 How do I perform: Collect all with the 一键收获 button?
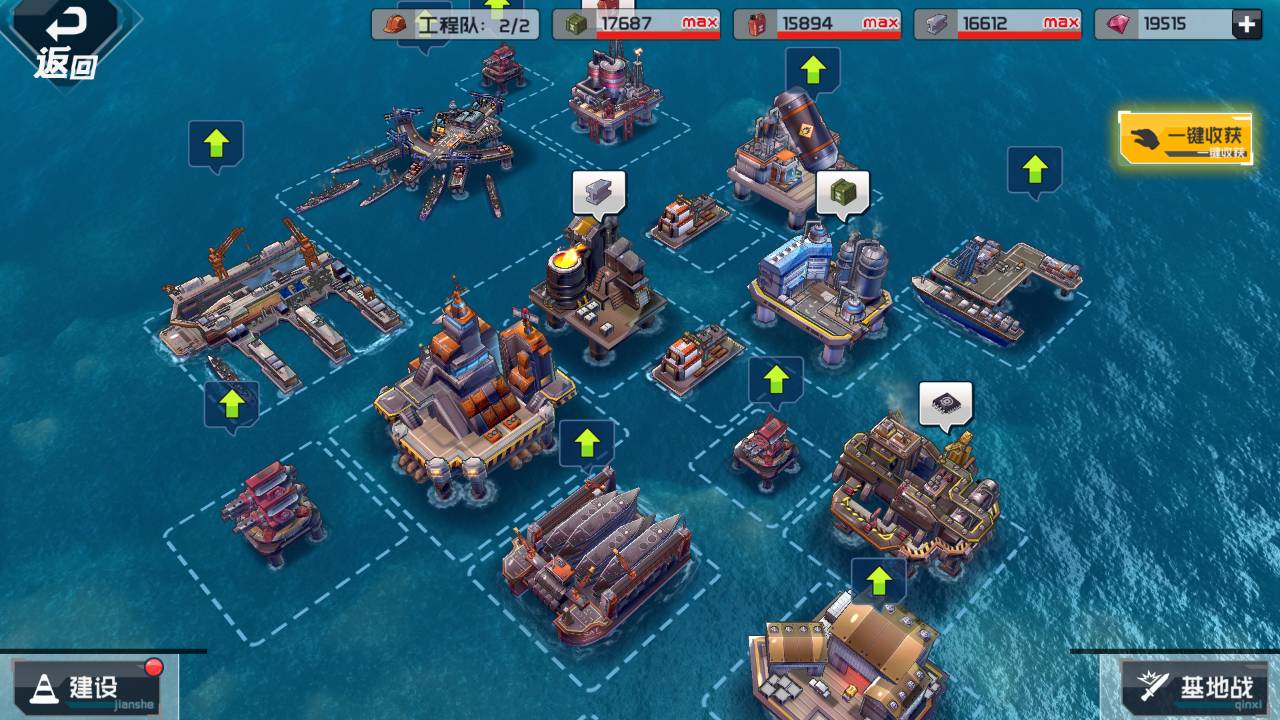coord(1185,138)
